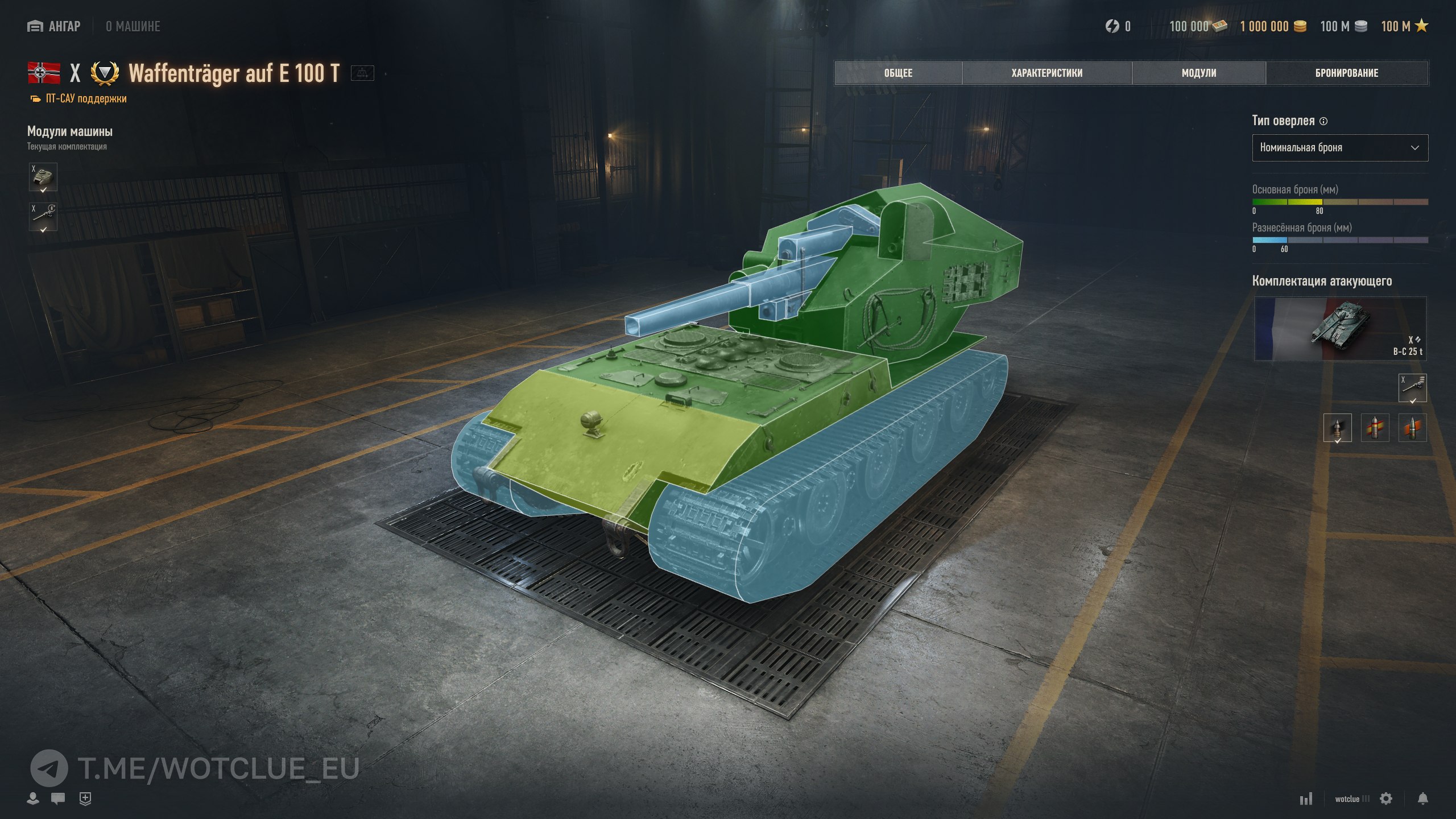Click the info icon beside Тип оверлея
Viewport: 1456px width, 819px height.
click(1323, 121)
